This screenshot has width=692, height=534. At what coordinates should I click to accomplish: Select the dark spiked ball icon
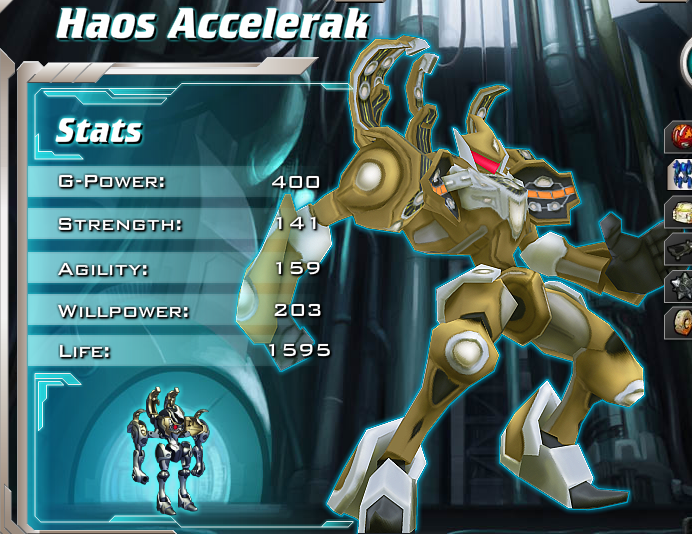point(682,286)
